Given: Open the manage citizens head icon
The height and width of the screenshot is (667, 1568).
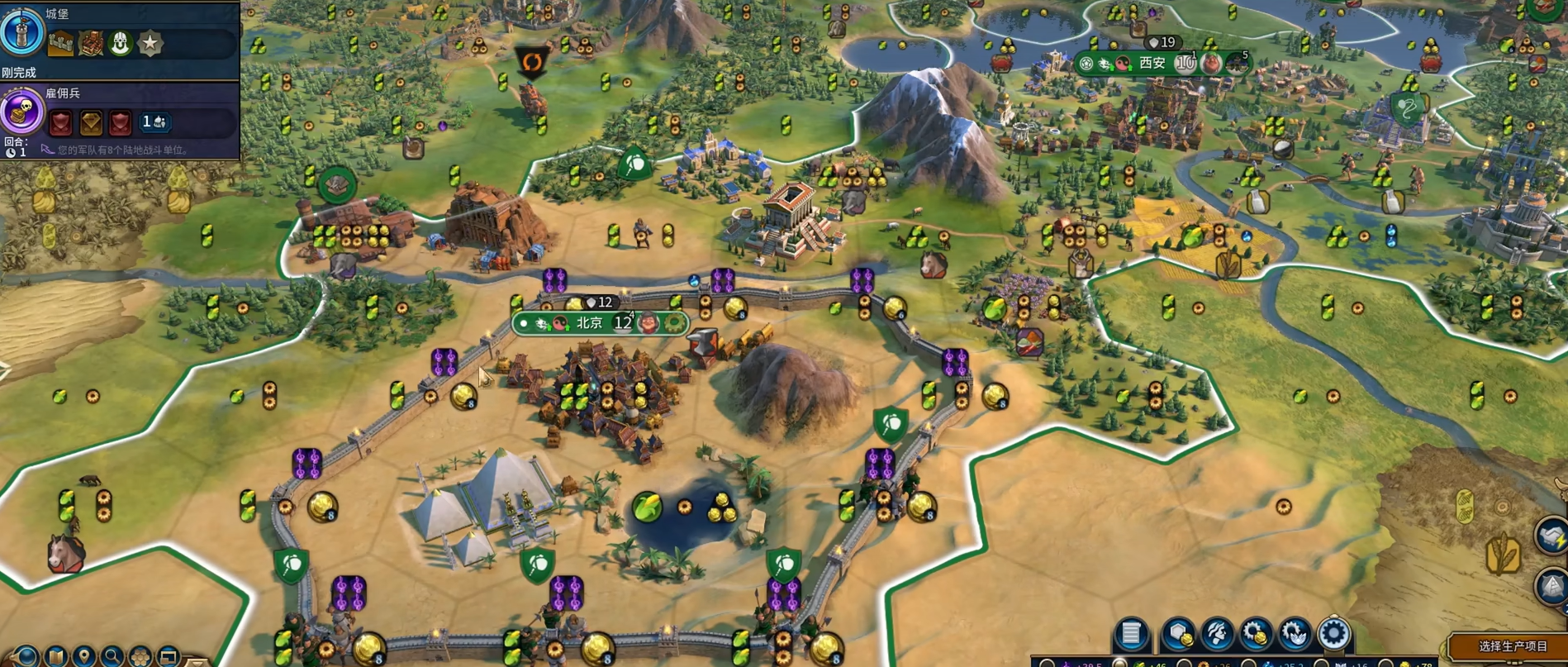Looking at the screenshot, I should (x=1217, y=635).
